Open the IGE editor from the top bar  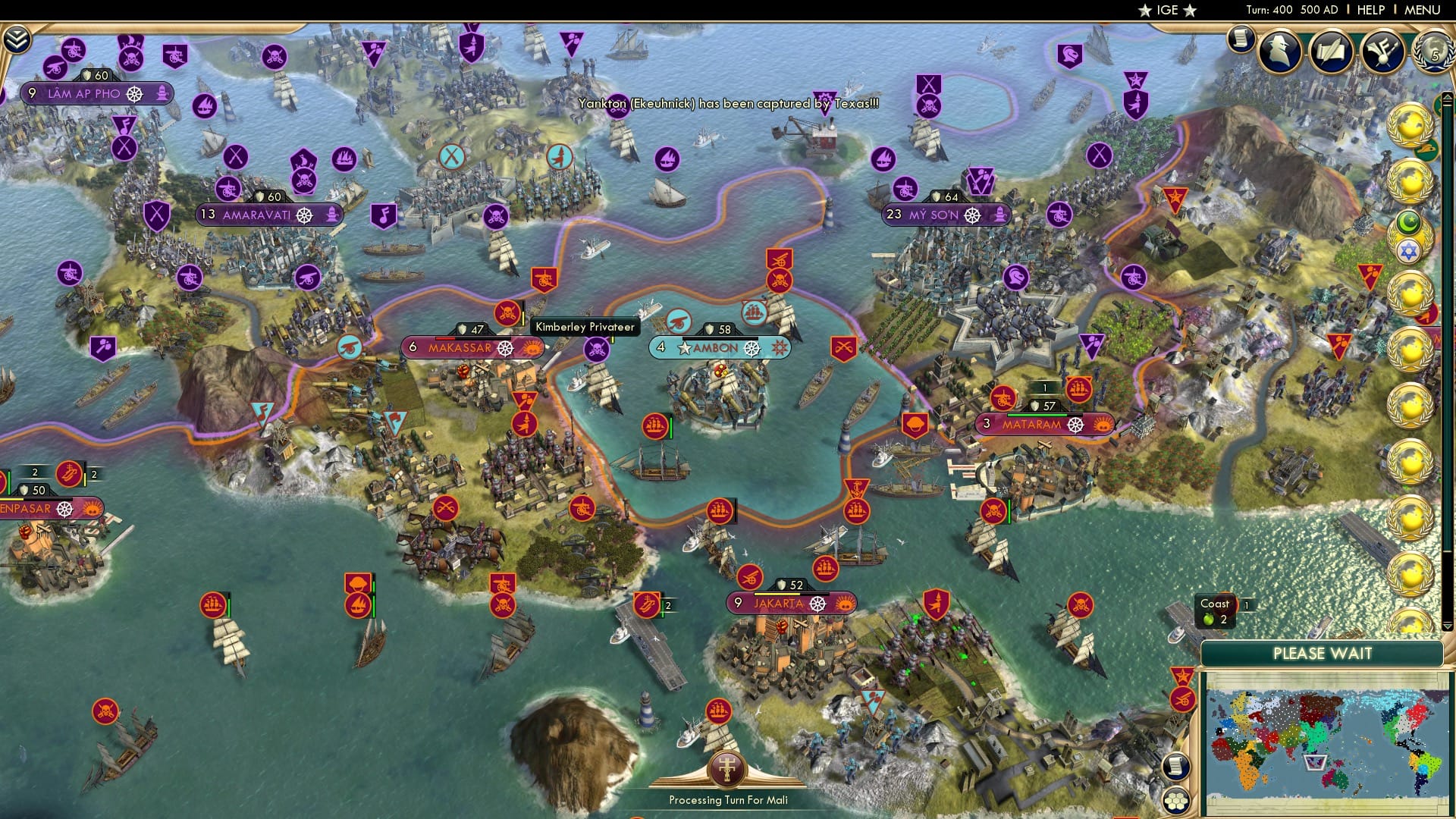pyautogui.click(x=1166, y=10)
